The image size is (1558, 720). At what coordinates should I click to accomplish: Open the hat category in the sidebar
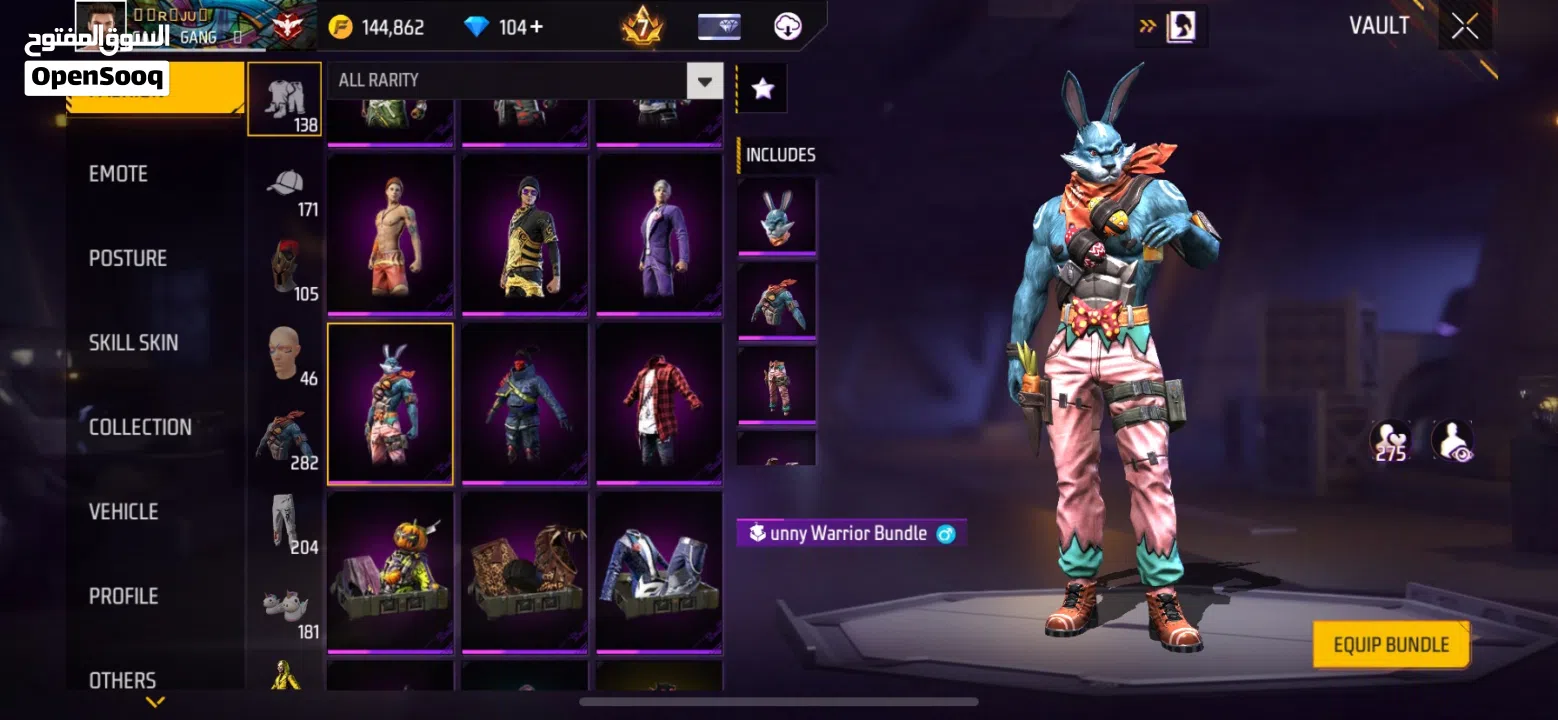tap(284, 185)
